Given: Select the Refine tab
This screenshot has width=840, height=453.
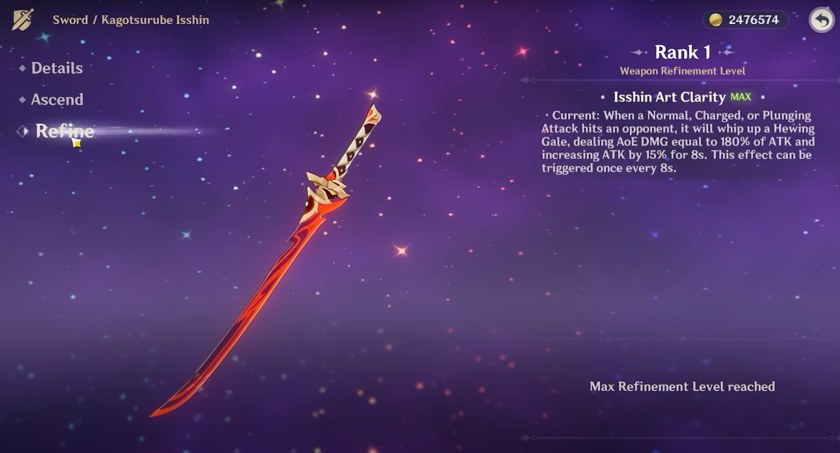Looking at the screenshot, I should click(64, 131).
